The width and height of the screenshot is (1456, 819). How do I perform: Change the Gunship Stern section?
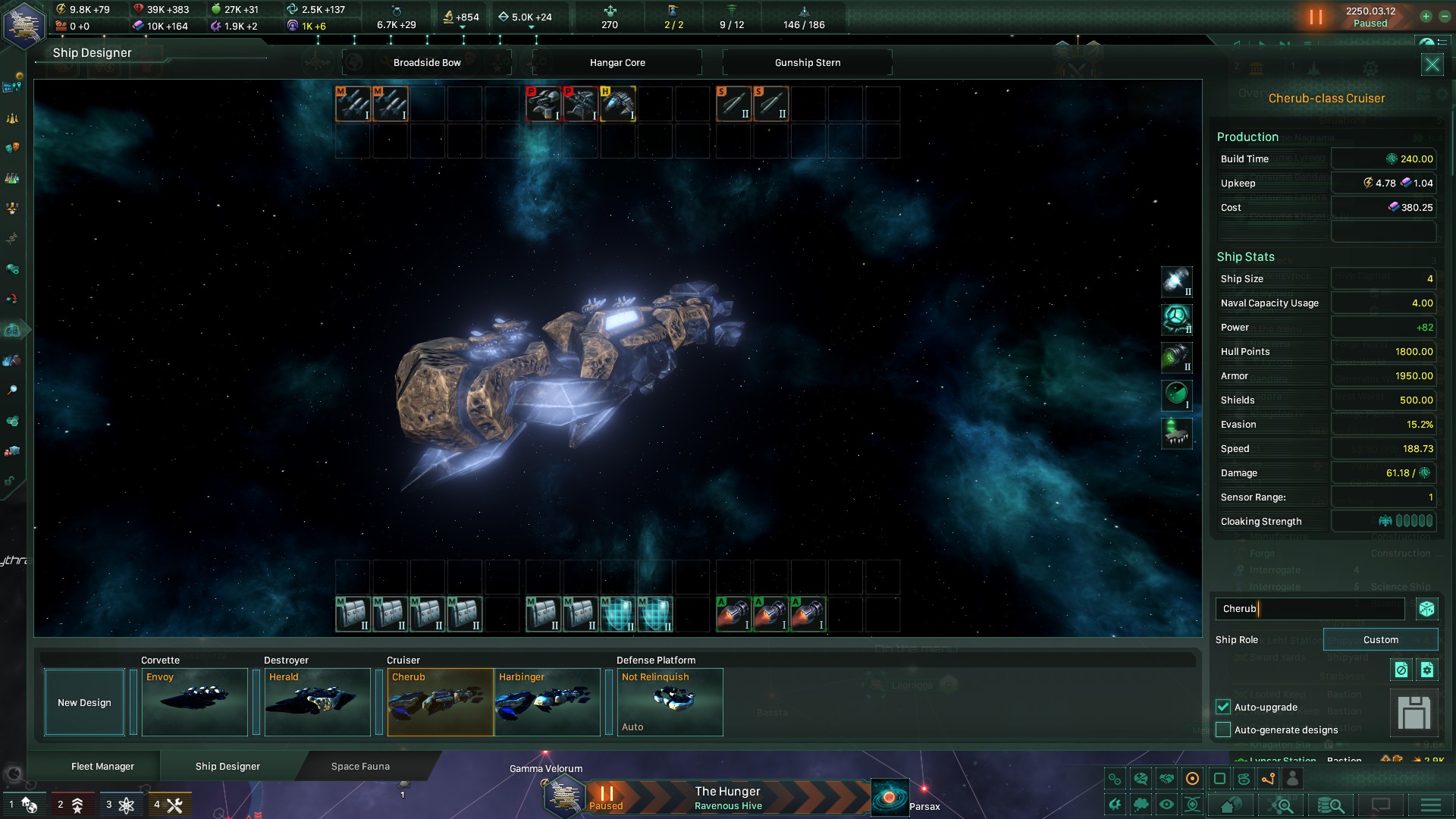(x=808, y=62)
